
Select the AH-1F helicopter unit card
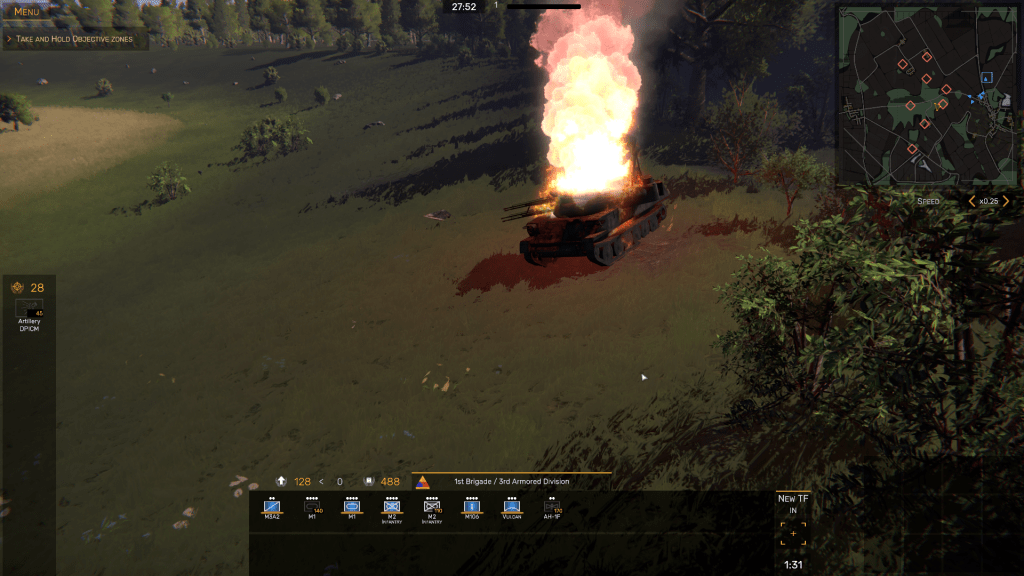551,509
